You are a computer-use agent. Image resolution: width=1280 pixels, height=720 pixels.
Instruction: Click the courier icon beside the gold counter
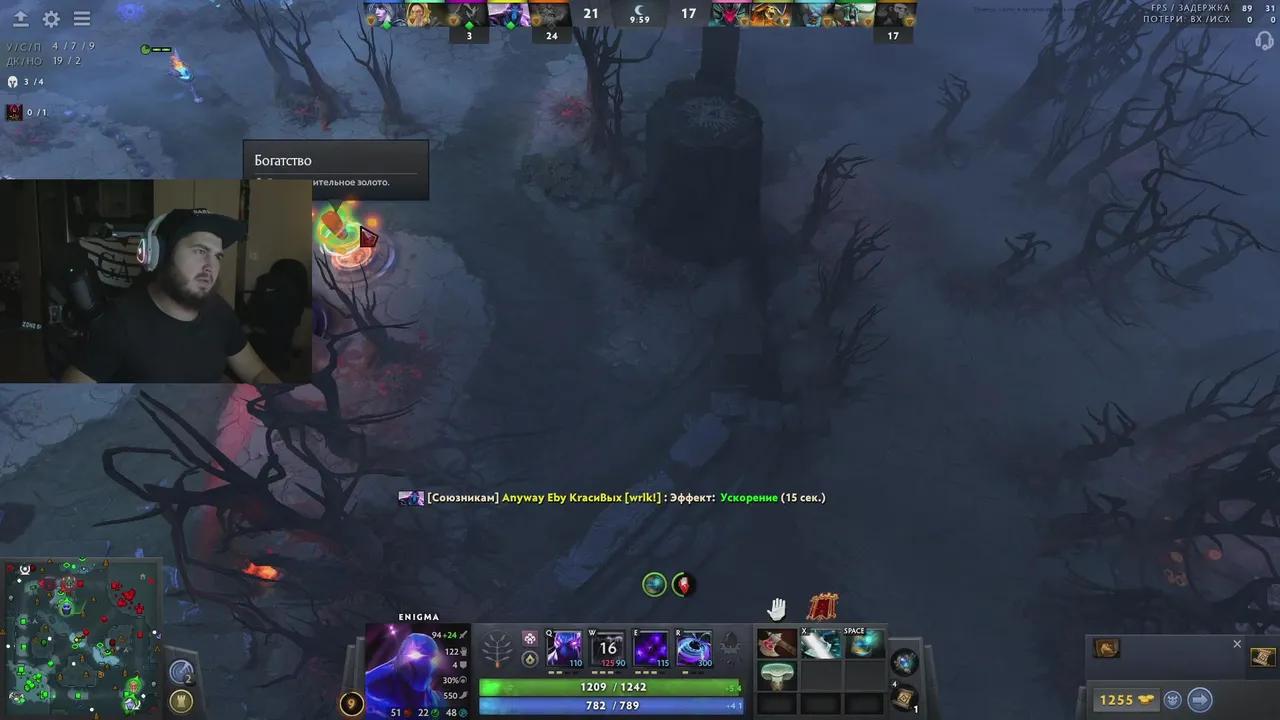(x=1174, y=699)
